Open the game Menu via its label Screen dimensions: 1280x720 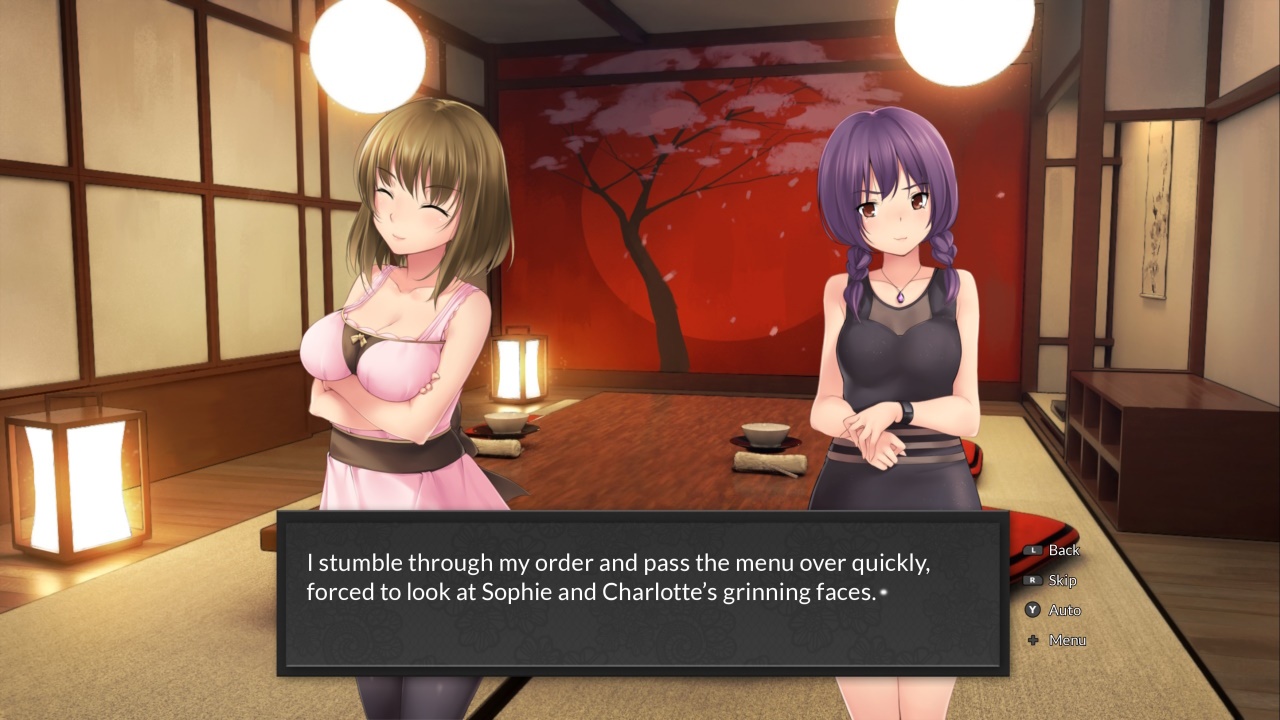(1066, 640)
